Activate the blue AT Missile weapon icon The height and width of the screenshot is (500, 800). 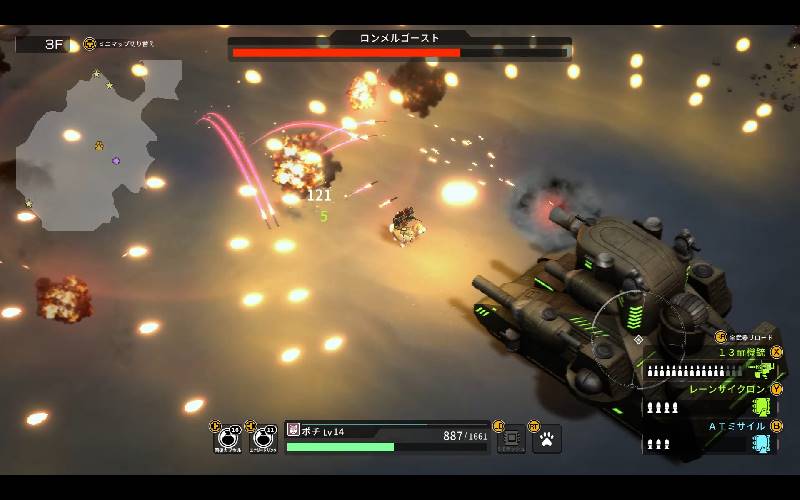point(764,443)
